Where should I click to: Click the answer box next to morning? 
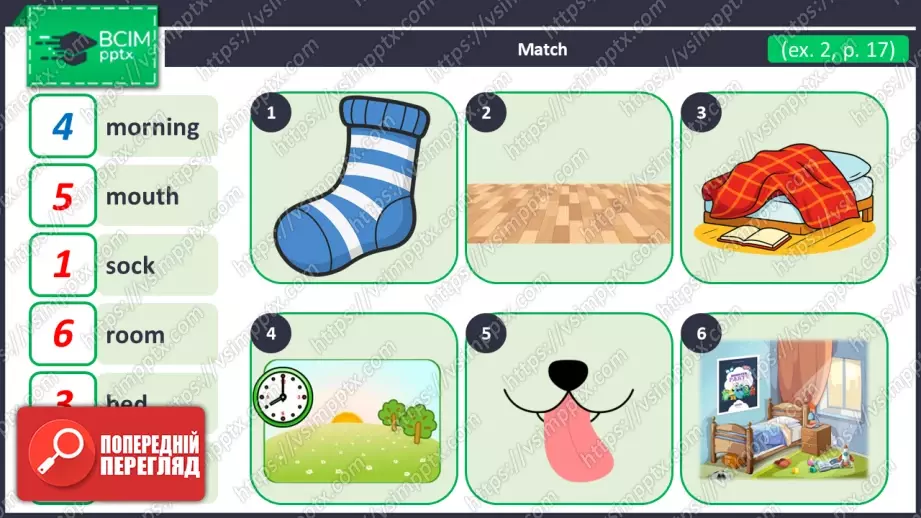63,127
